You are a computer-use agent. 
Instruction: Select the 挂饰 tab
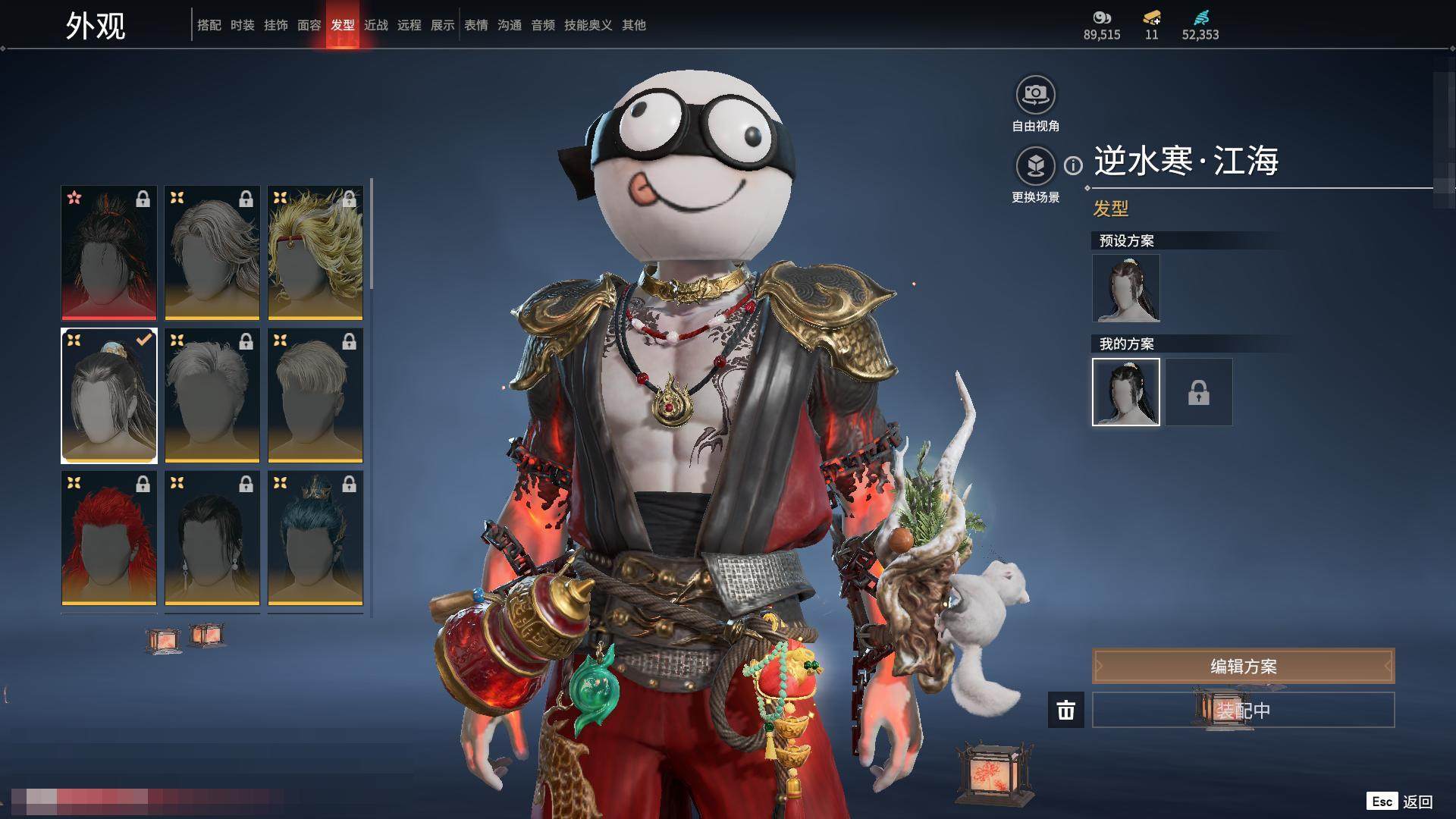[275, 25]
